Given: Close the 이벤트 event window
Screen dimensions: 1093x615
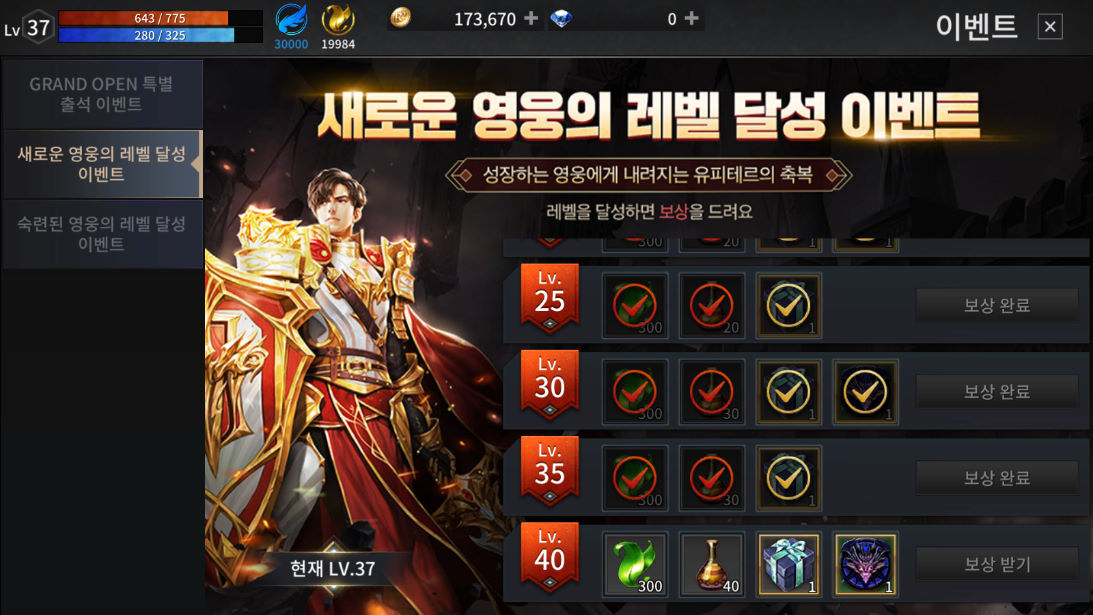Looking at the screenshot, I should (x=1050, y=27).
